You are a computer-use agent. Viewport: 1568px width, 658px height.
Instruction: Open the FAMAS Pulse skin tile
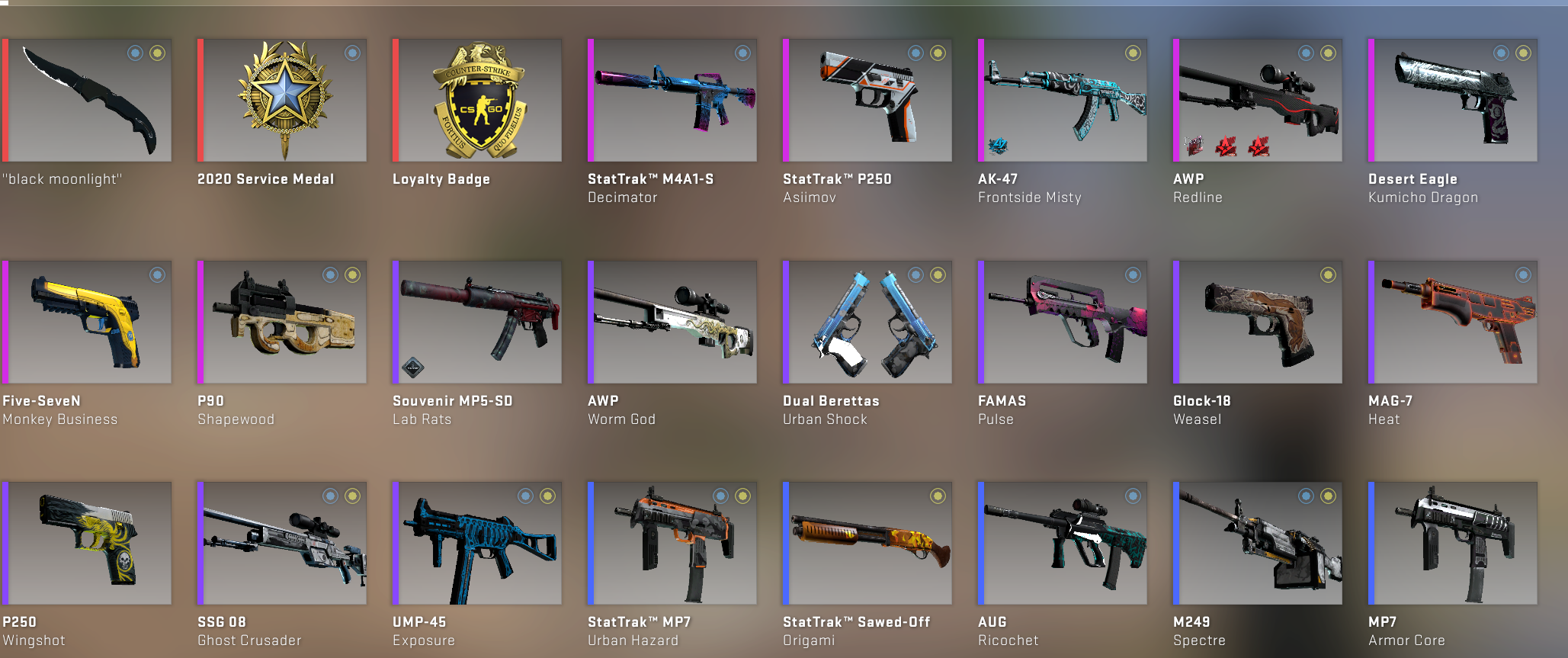1063,322
